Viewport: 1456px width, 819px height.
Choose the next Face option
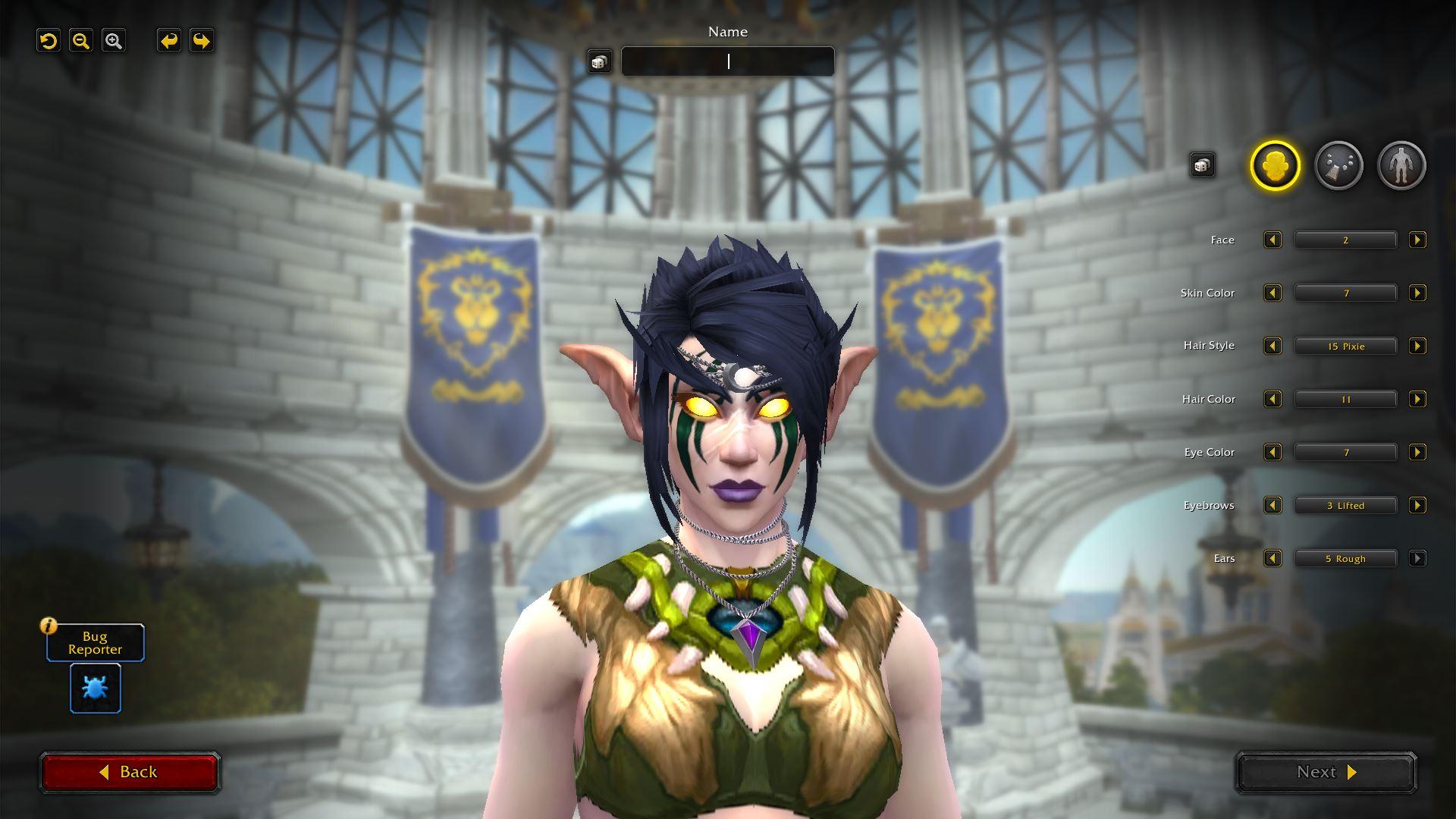pos(1417,240)
